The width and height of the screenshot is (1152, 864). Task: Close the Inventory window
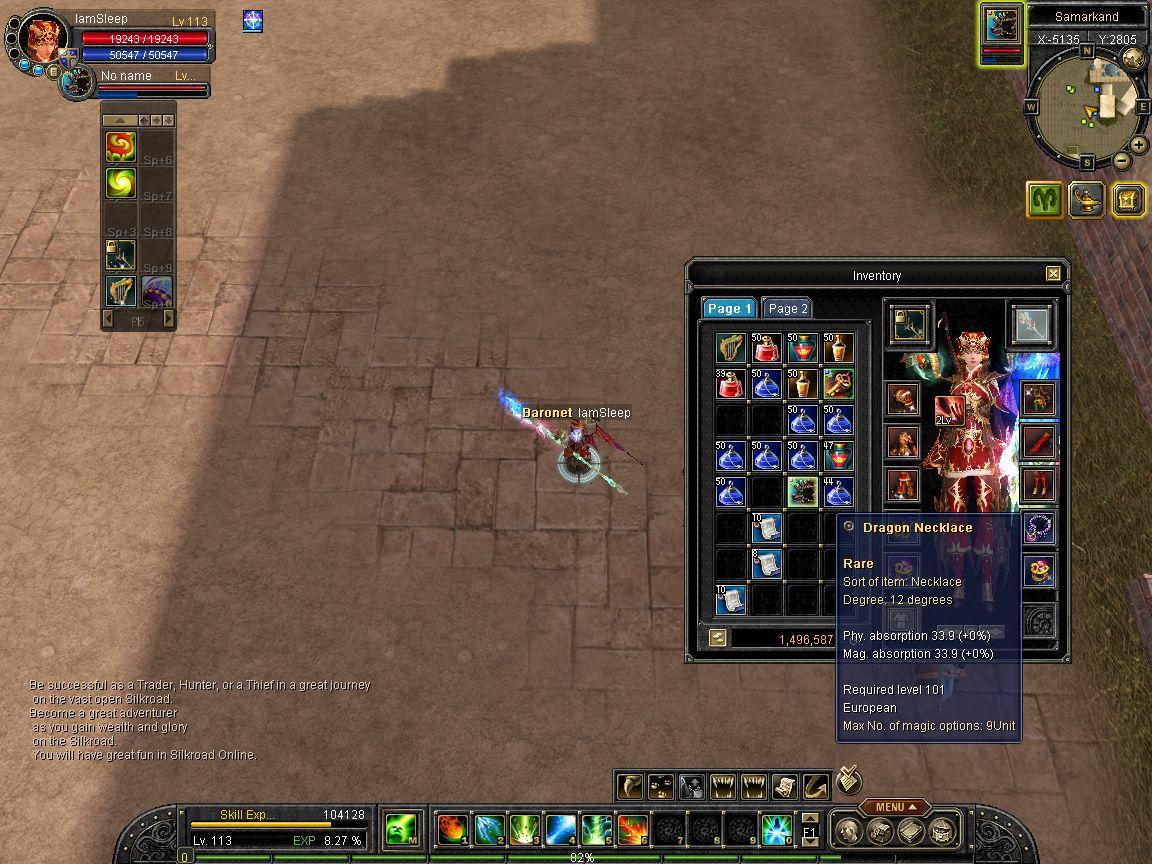pyautogui.click(x=1053, y=274)
